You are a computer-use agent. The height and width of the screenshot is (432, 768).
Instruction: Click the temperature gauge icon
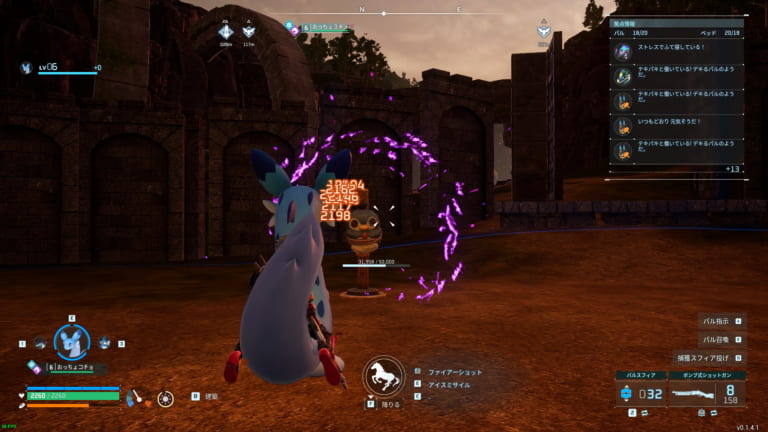pyautogui.click(x=139, y=397)
